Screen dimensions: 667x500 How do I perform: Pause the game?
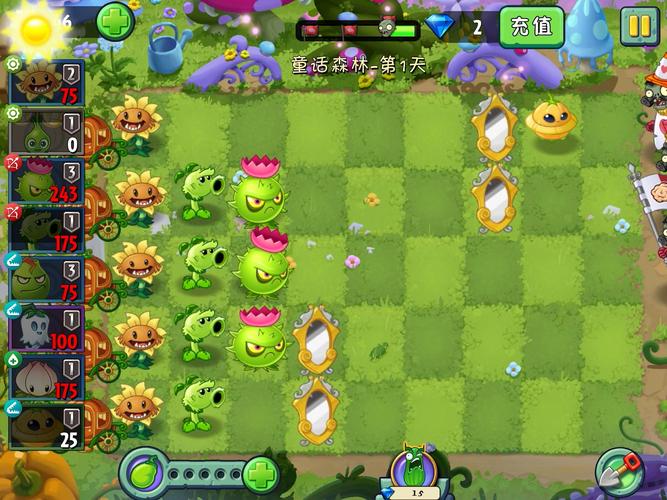638,26
